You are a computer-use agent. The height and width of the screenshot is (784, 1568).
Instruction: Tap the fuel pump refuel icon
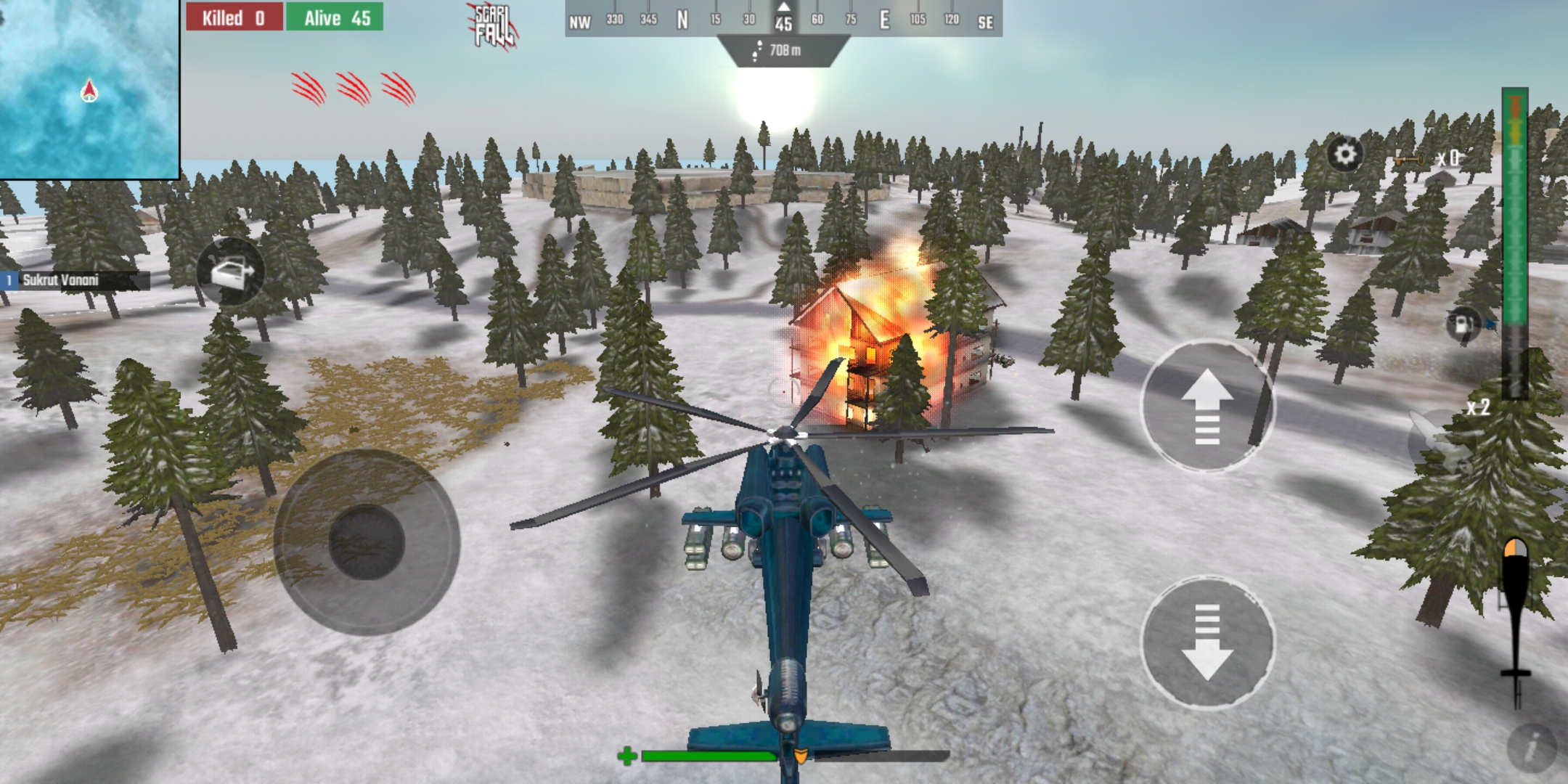coord(1463,323)
